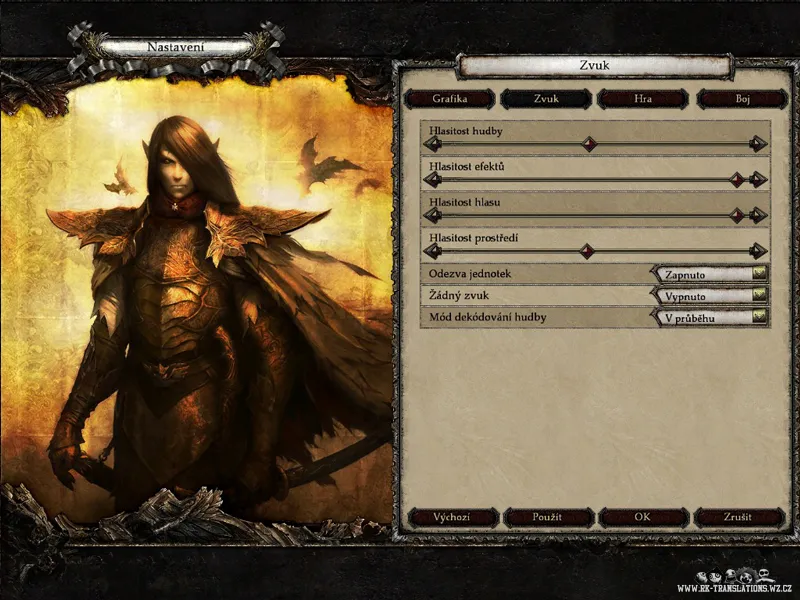
Task: Apply changes with the Použít button
Action: tap(548, 517)
